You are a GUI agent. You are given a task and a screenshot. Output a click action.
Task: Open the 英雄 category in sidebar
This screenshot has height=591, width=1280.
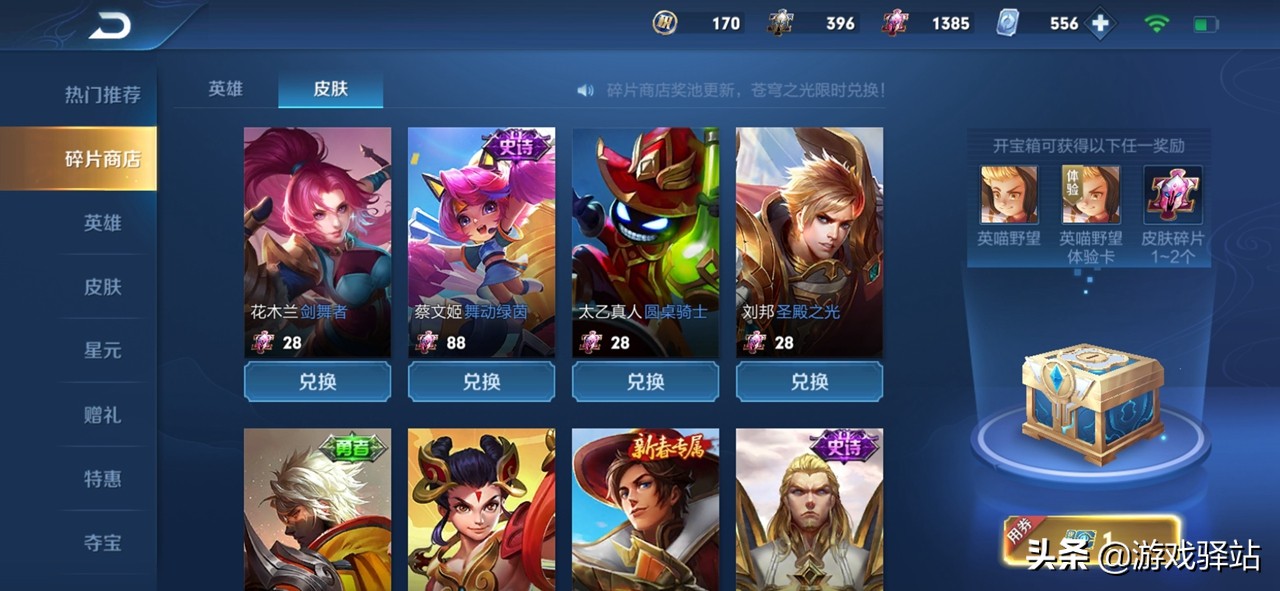click(x=102, y=223)
